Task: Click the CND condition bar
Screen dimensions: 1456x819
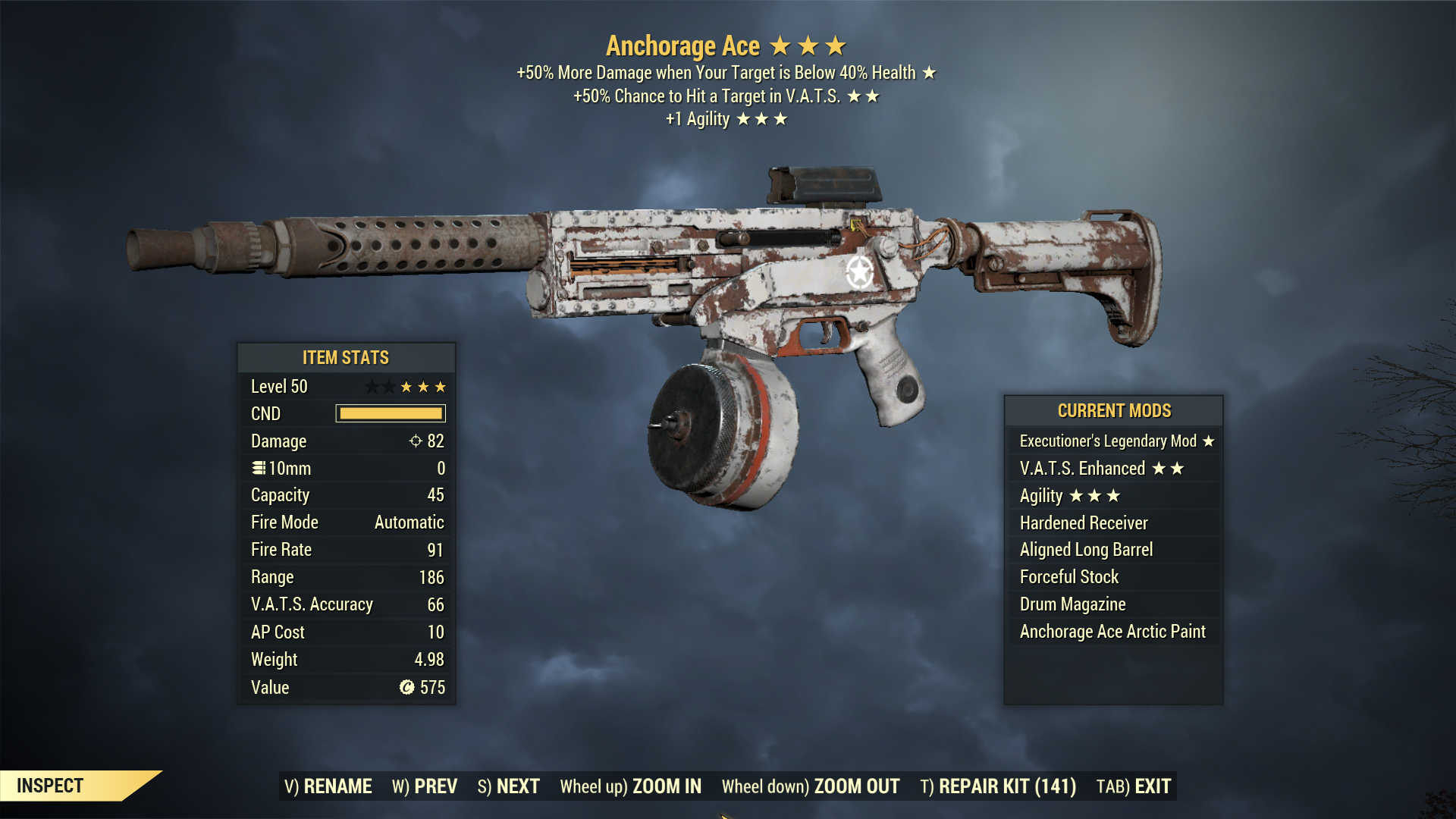Action: point(389,413)
